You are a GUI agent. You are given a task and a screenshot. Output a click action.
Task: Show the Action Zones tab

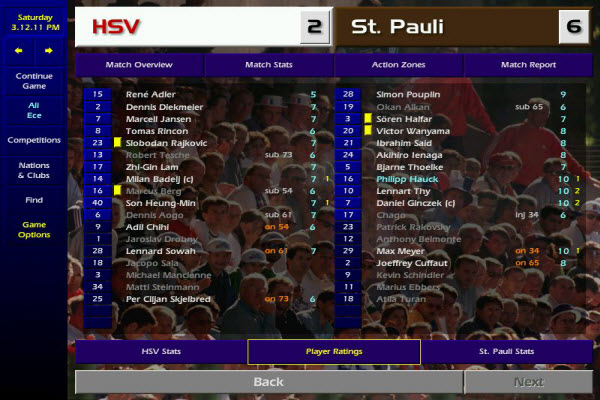coord(398,65)
